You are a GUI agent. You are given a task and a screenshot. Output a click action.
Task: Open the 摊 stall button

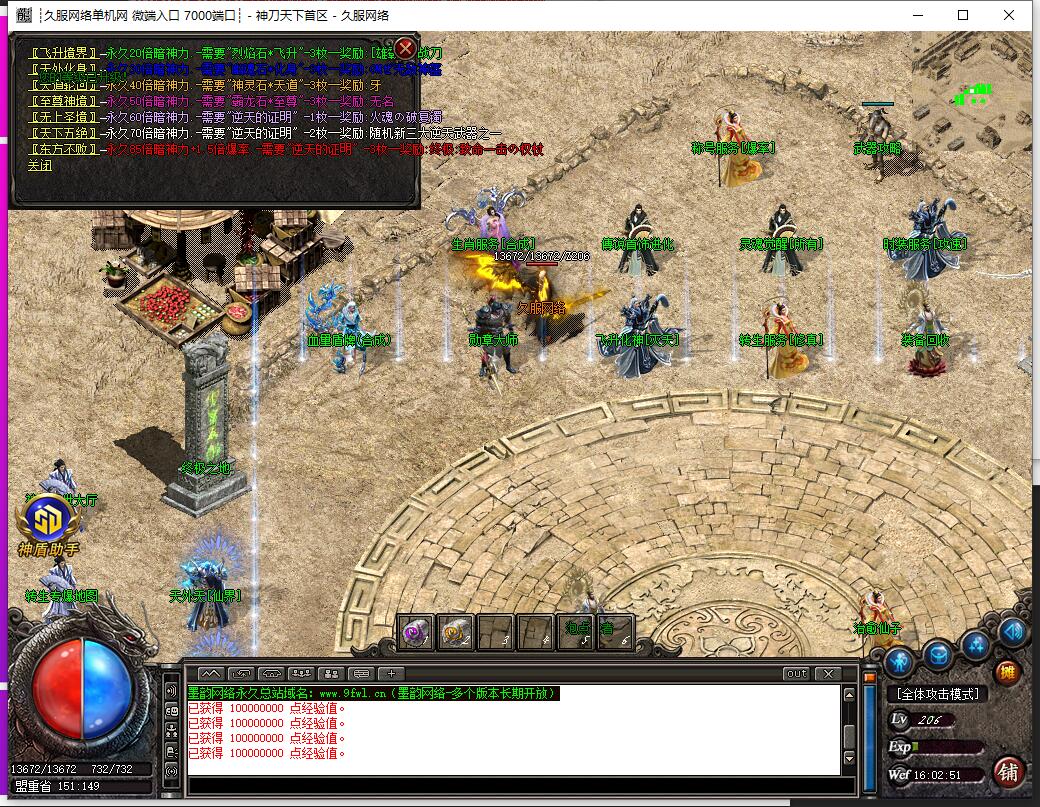[1008, 673]
